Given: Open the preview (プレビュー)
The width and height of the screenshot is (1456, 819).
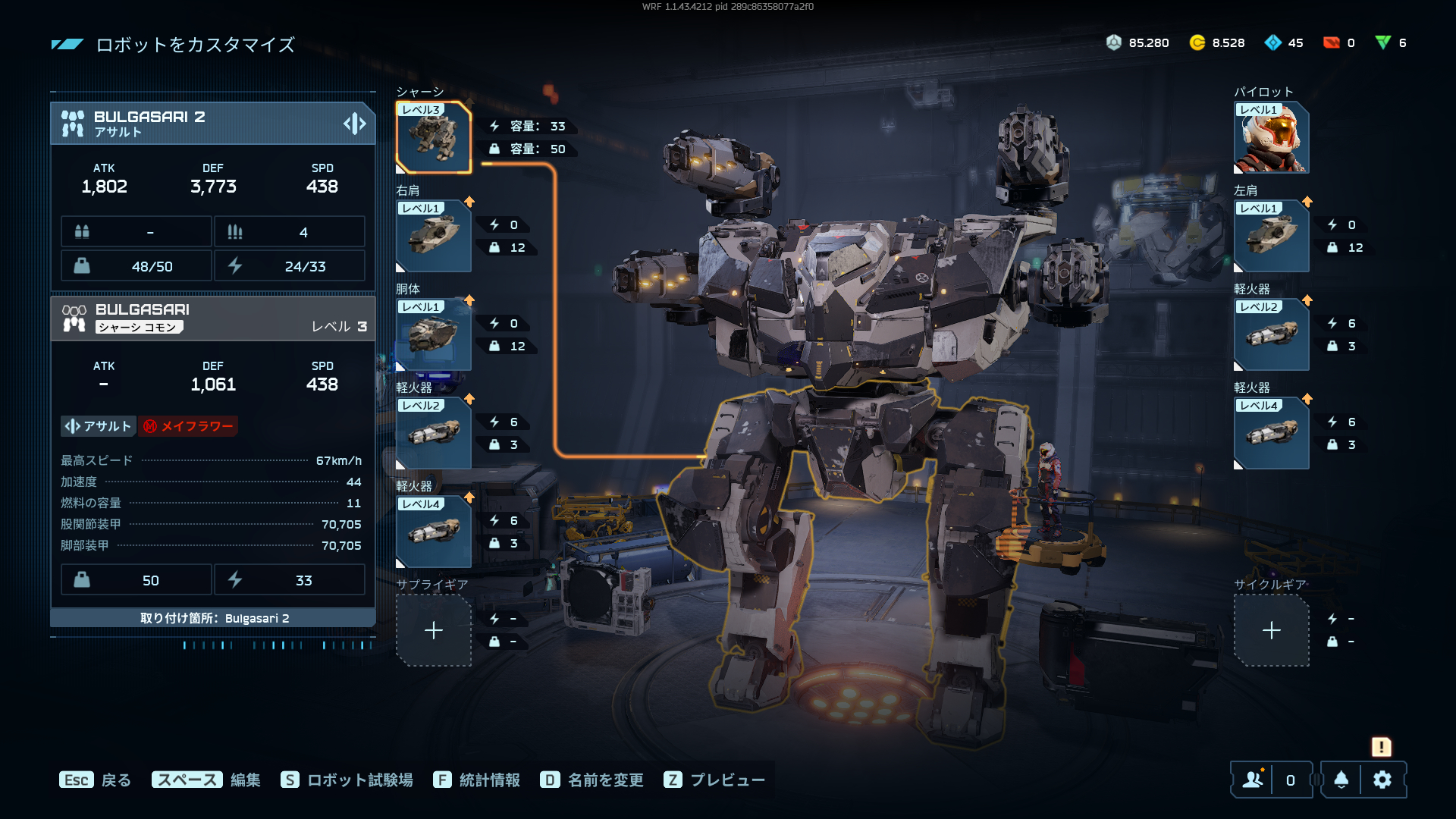Looking at the screenshot, I should [x=714, y=780].
